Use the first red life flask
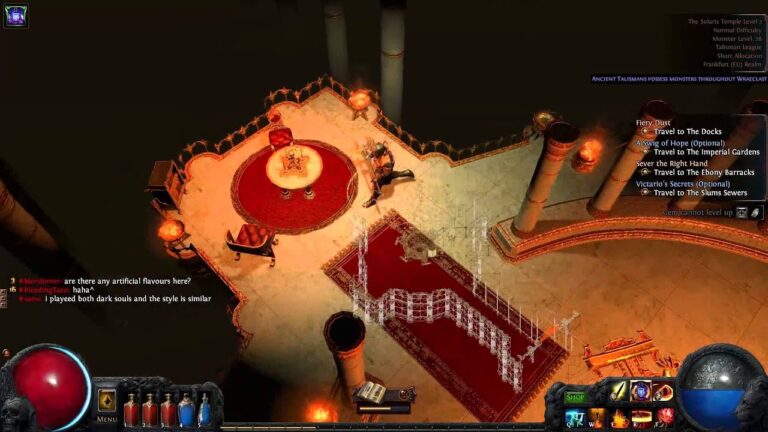This screenshot has height=432, width=768. click(131, 411)
